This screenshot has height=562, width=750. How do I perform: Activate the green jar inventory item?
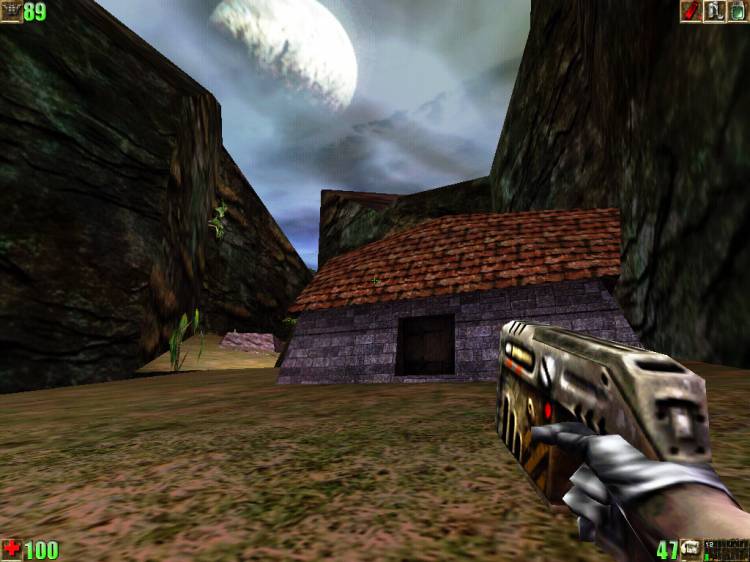737,11
